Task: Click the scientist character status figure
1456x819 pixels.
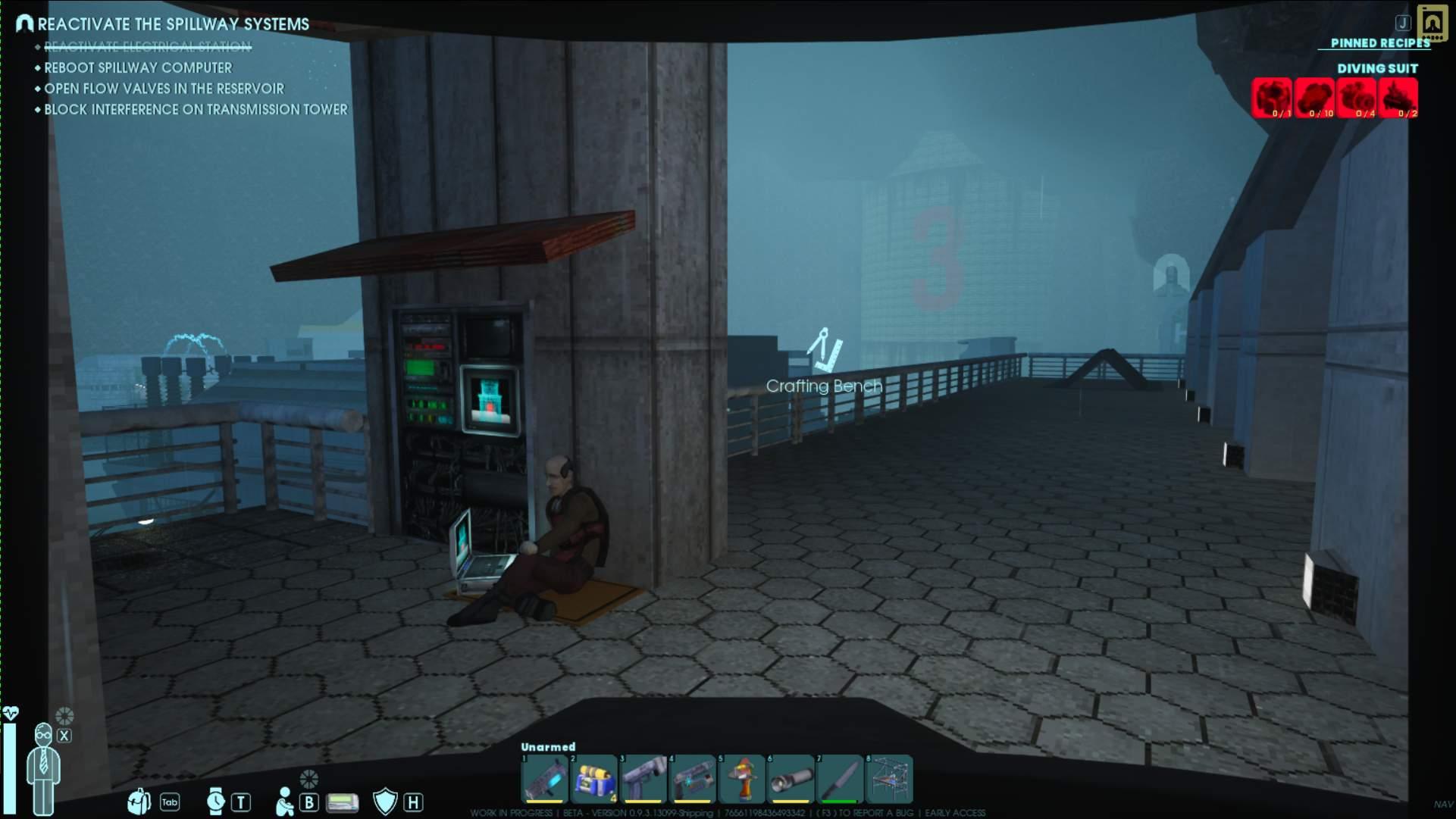Action: tap(43, 767)
